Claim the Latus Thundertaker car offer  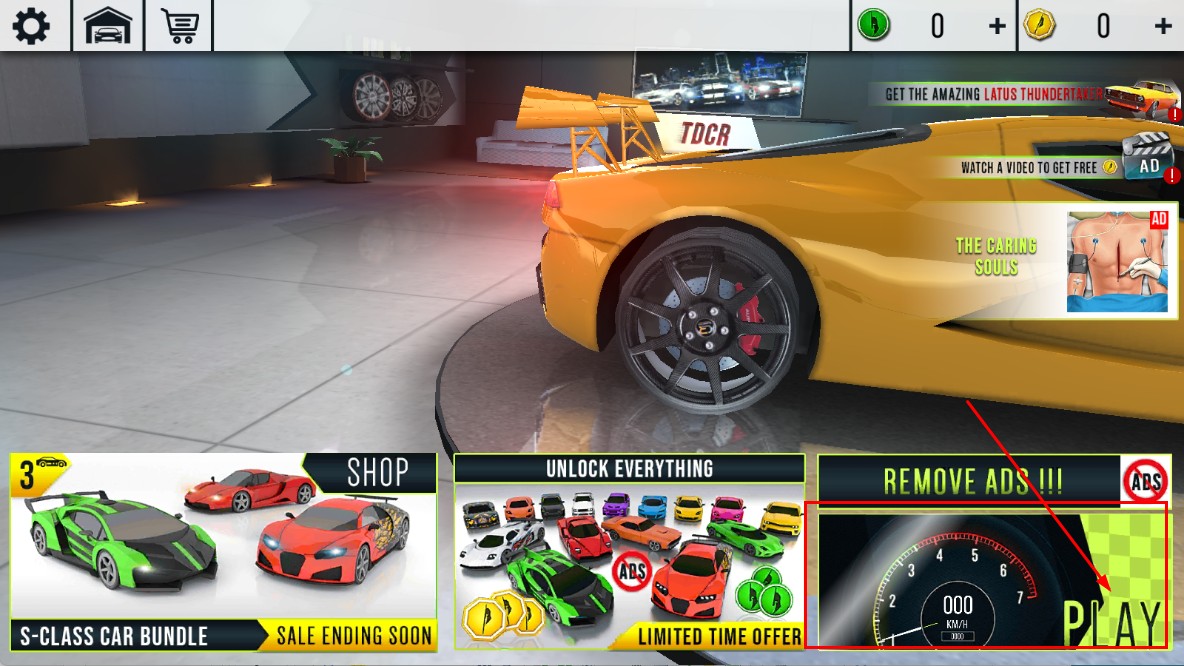(1030, 96)
